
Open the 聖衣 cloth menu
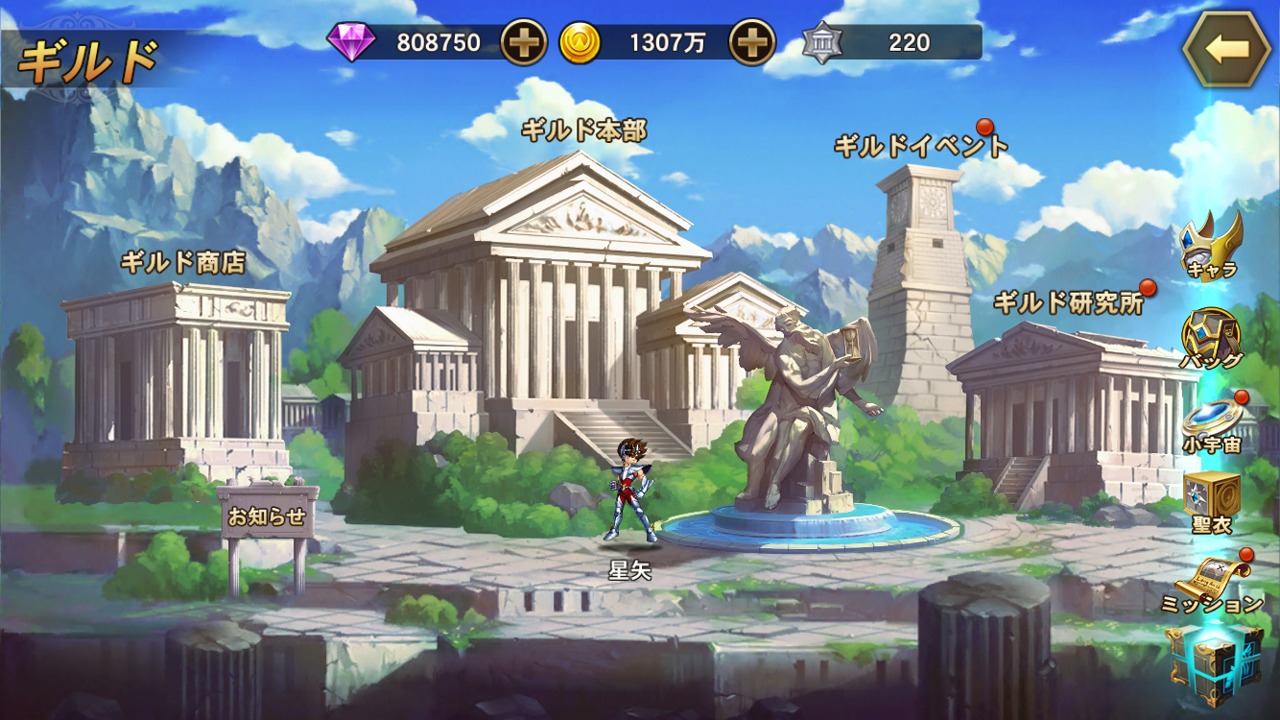(1211, 502)
